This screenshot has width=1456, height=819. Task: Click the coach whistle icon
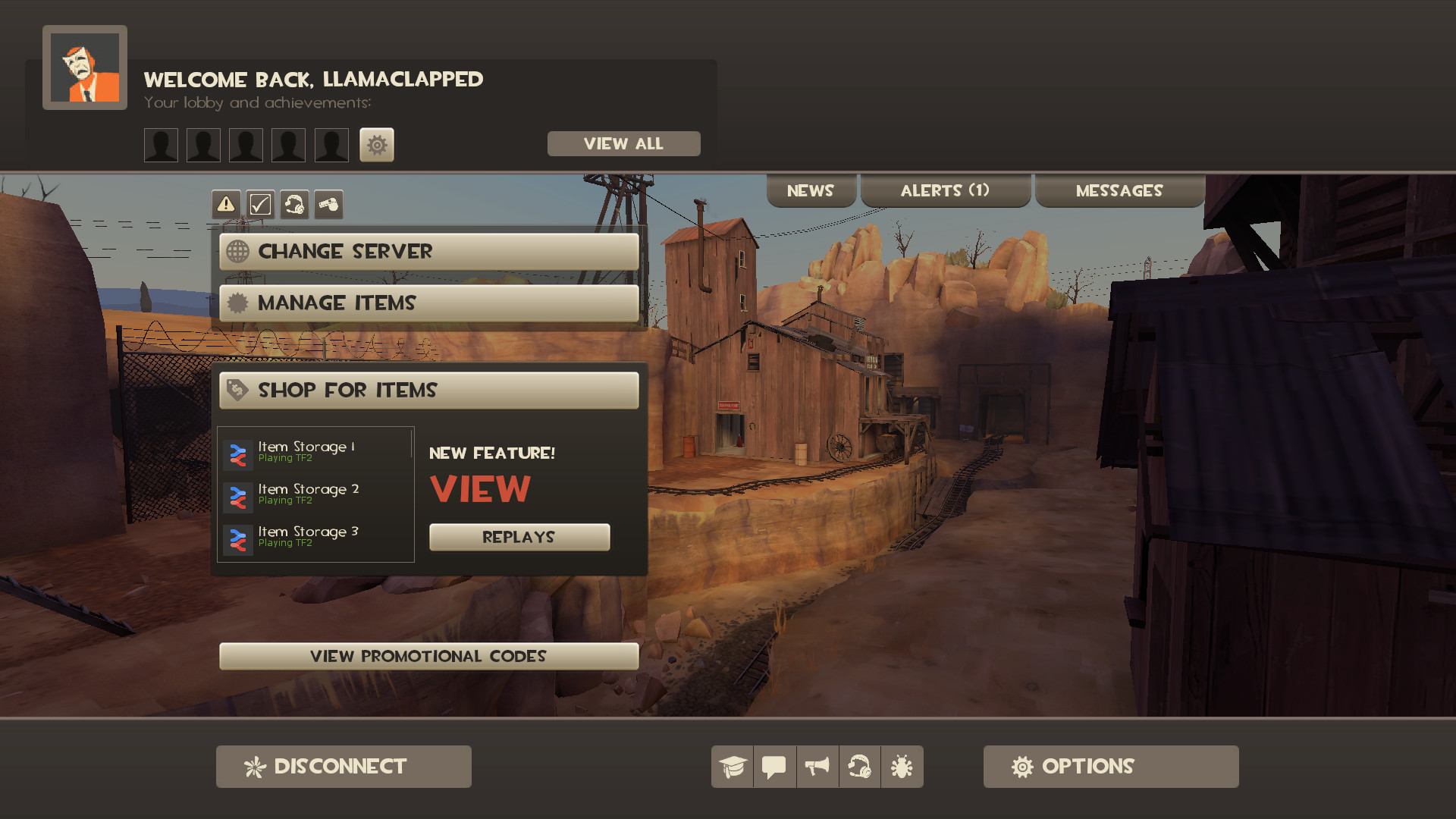(x=328, y=204)
